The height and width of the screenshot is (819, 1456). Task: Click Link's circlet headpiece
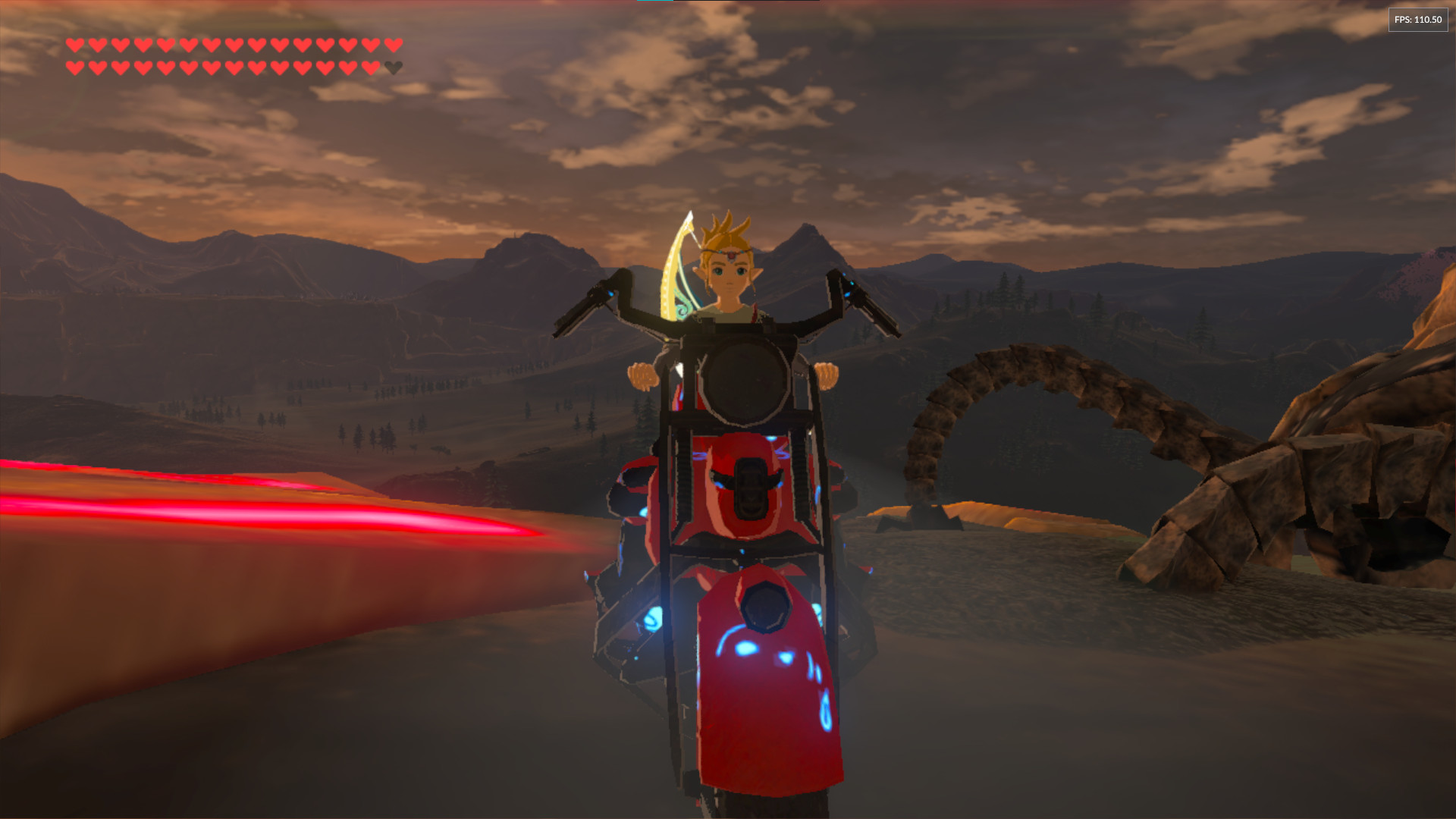[730, 256]
